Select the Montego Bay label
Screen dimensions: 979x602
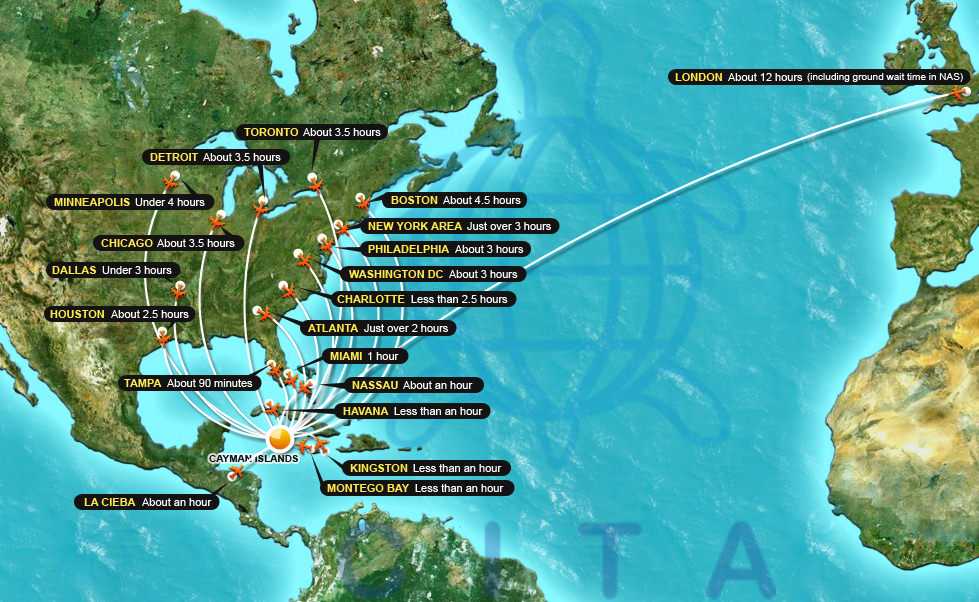[x=415, y=488]
